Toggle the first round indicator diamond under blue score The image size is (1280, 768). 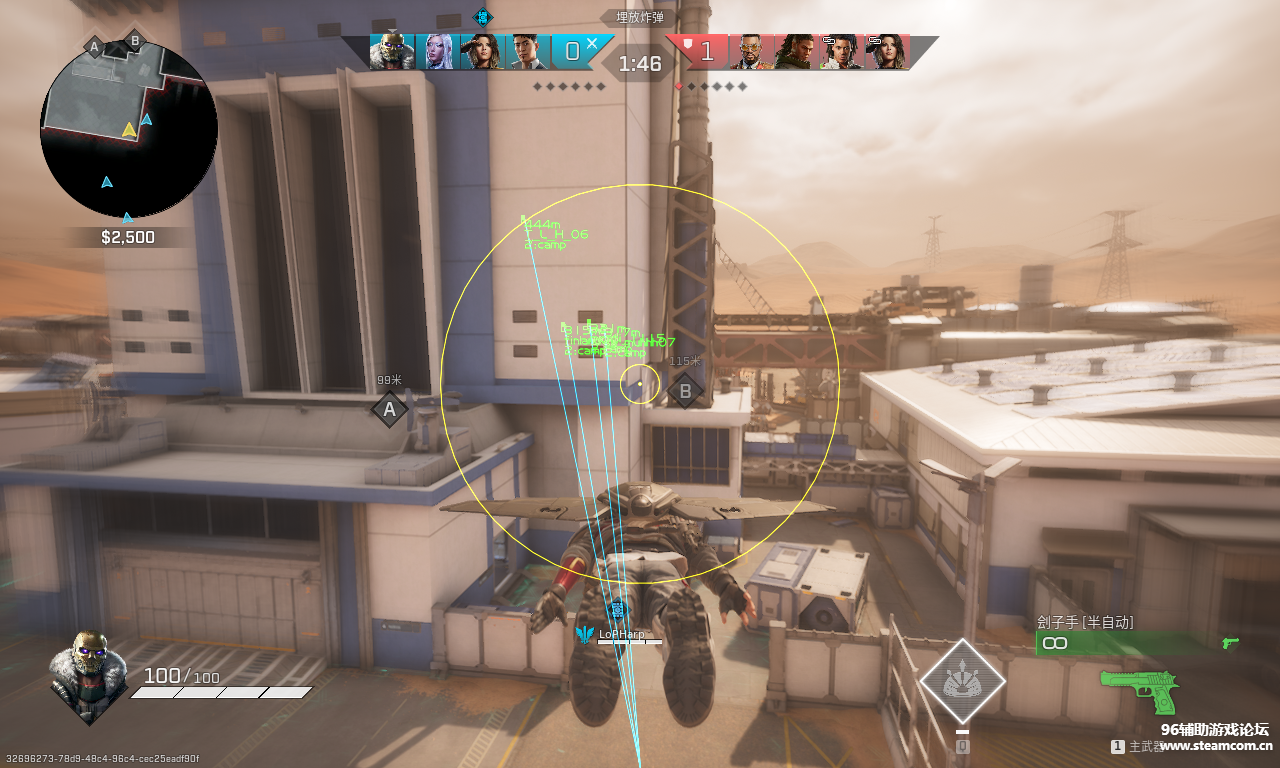click(536, 85)
